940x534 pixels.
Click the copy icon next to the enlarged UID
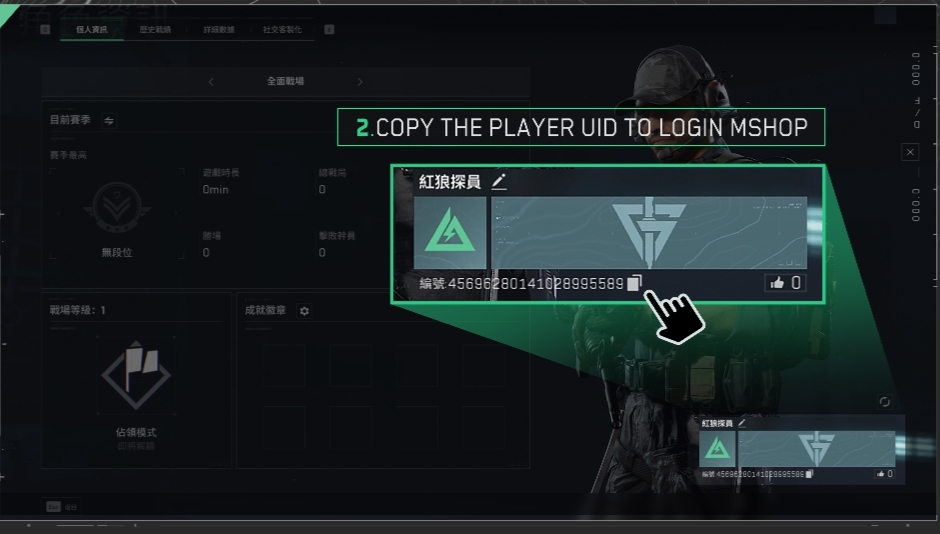tap(634, 283)
